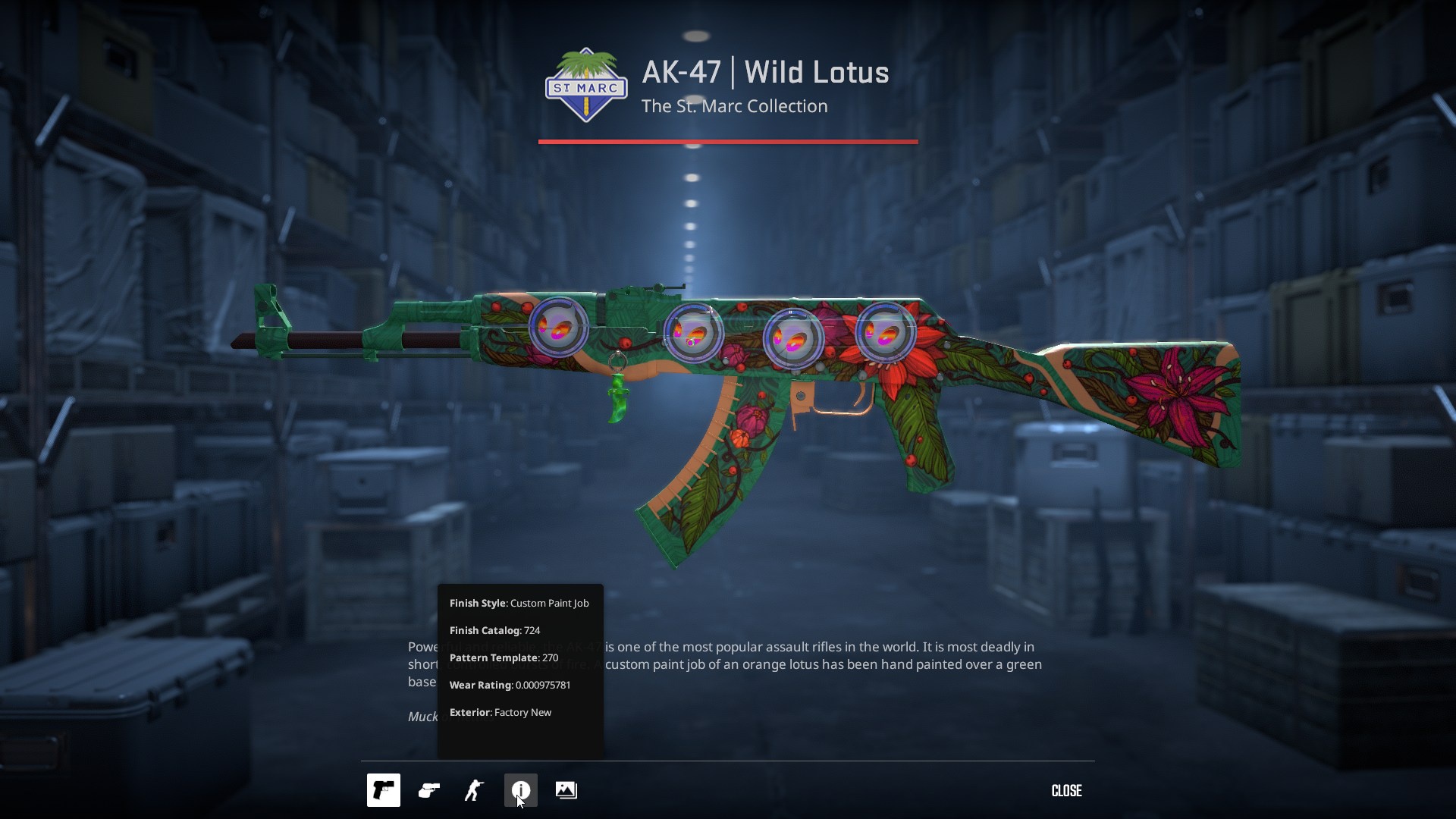The width and height of the screenshot is (1456, 819).
Task: Toggle the item info icon
Action: pyautogui.click(x=520, y=790)
